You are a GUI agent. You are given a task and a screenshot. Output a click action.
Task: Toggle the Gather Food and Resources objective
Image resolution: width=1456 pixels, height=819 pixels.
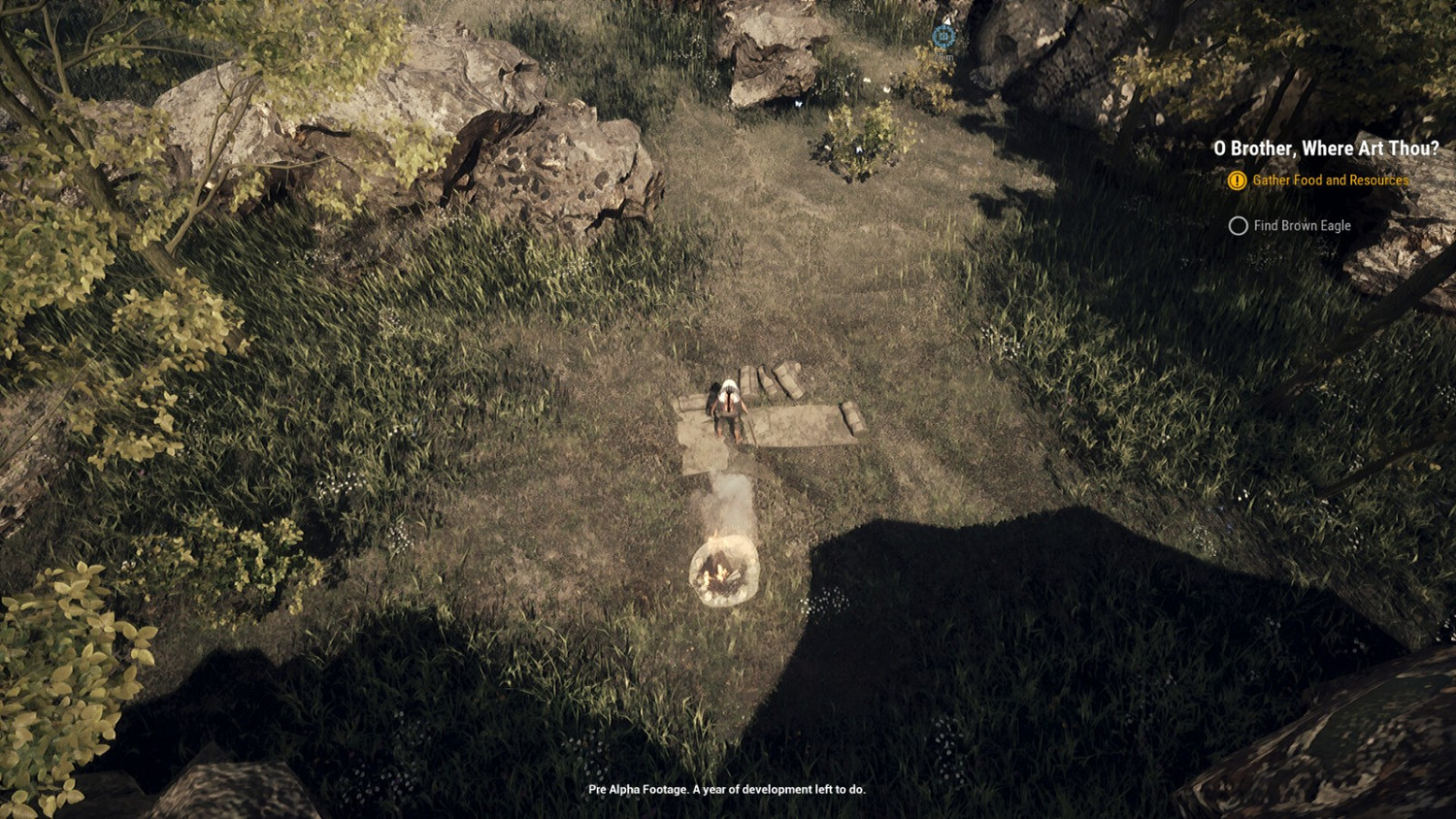[1330, 180]
